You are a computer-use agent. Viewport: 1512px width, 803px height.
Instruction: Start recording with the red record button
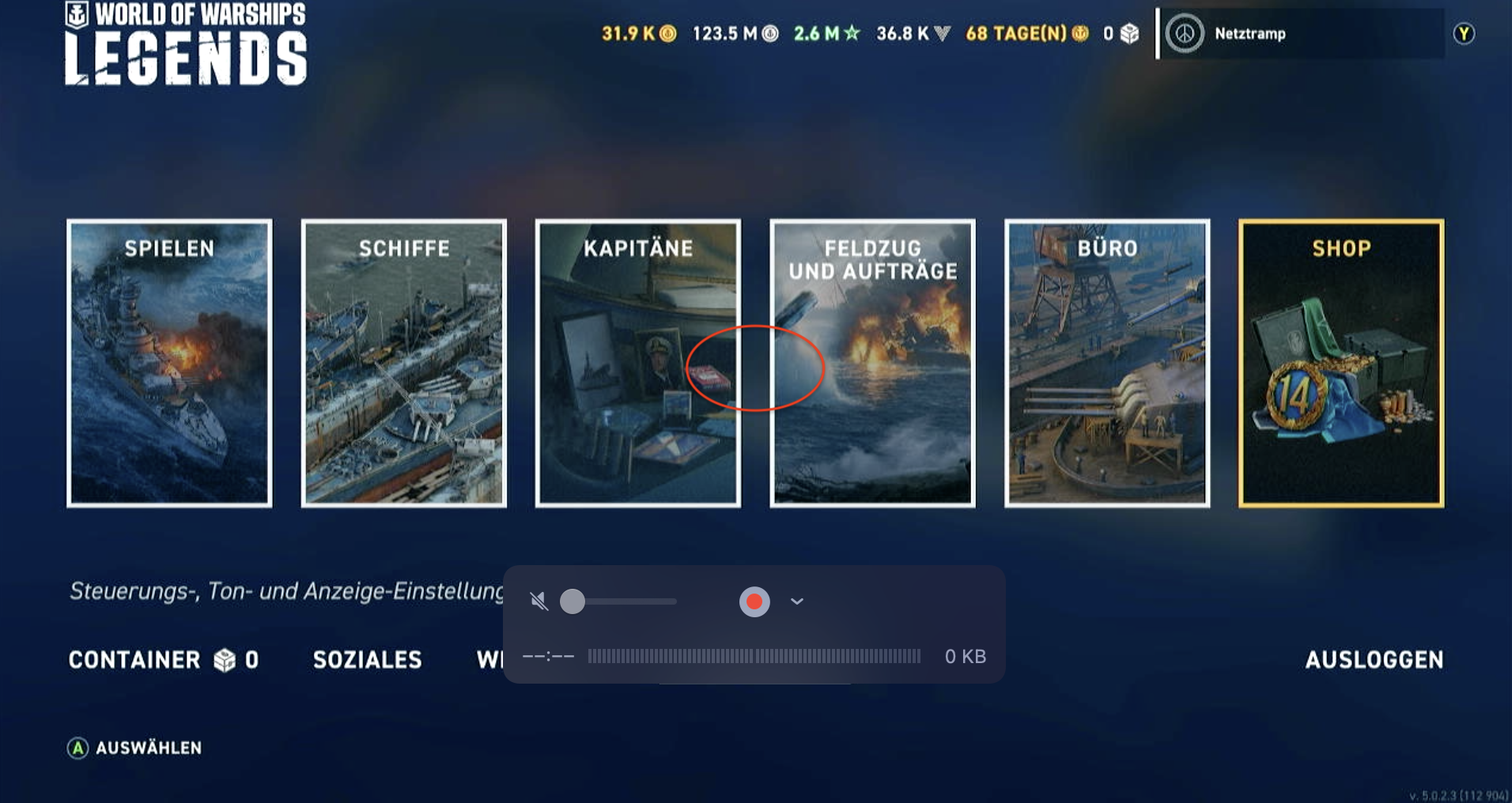click(754, 602)
